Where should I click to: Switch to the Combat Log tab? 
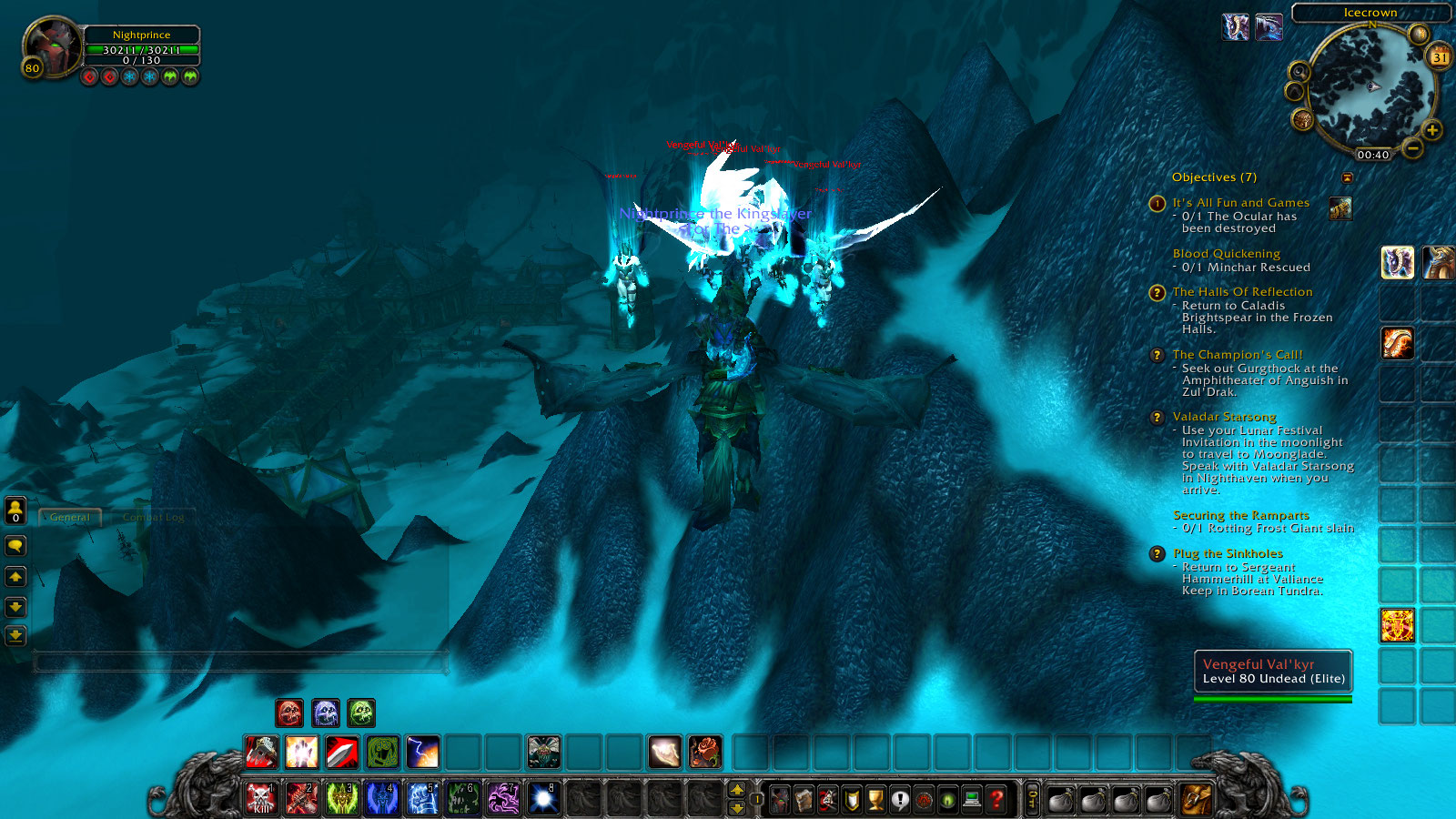tap(153, 517)
